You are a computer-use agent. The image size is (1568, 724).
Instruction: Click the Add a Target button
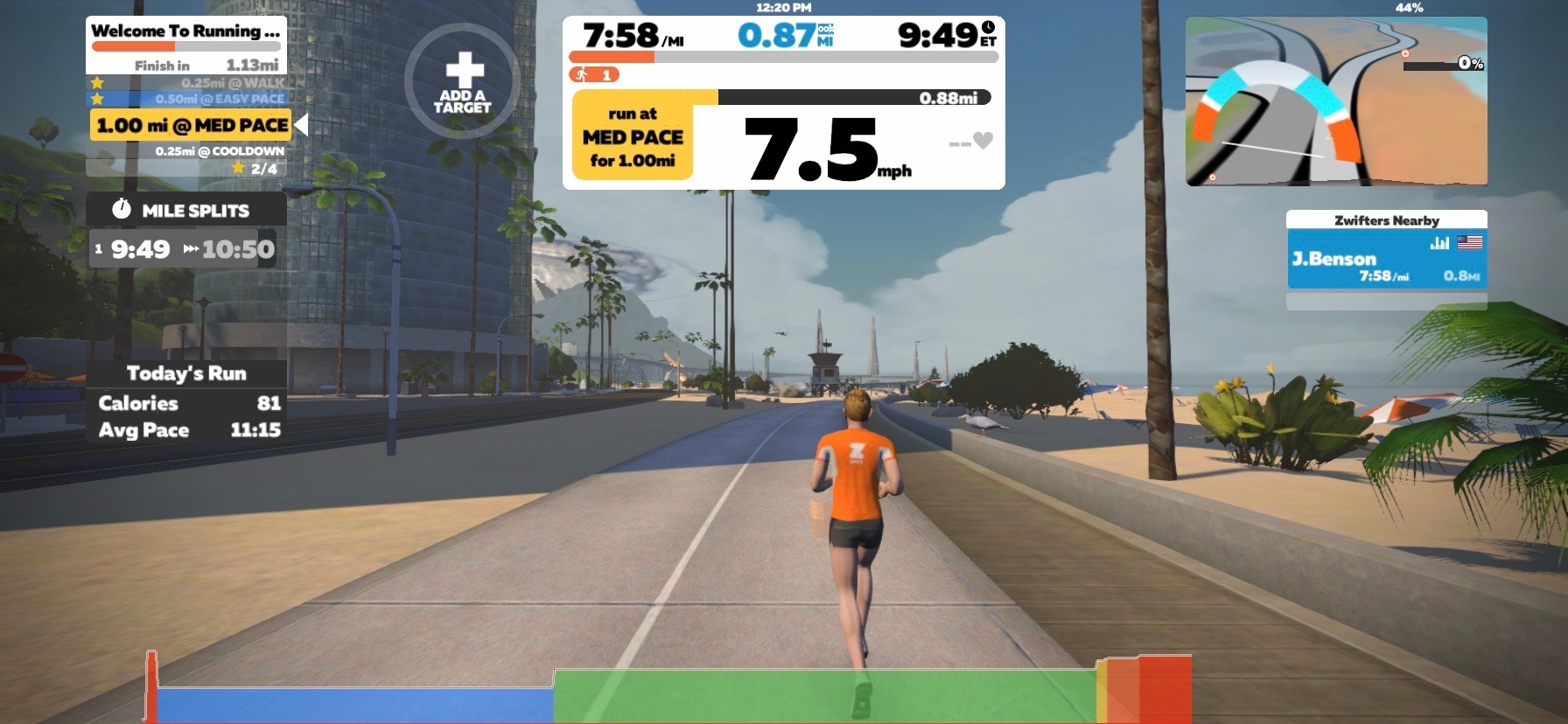463,81
